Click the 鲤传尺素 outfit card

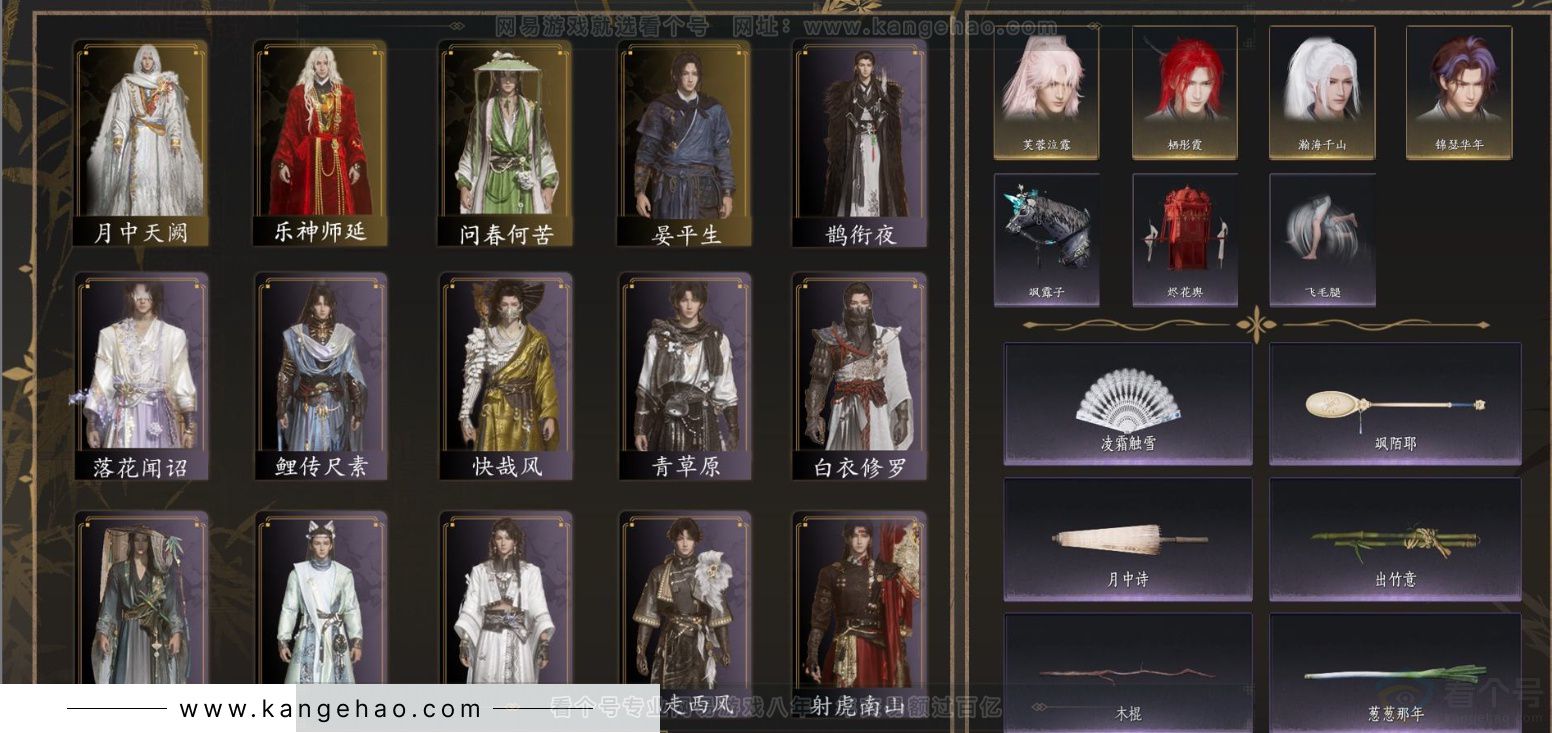coord(320,375)
